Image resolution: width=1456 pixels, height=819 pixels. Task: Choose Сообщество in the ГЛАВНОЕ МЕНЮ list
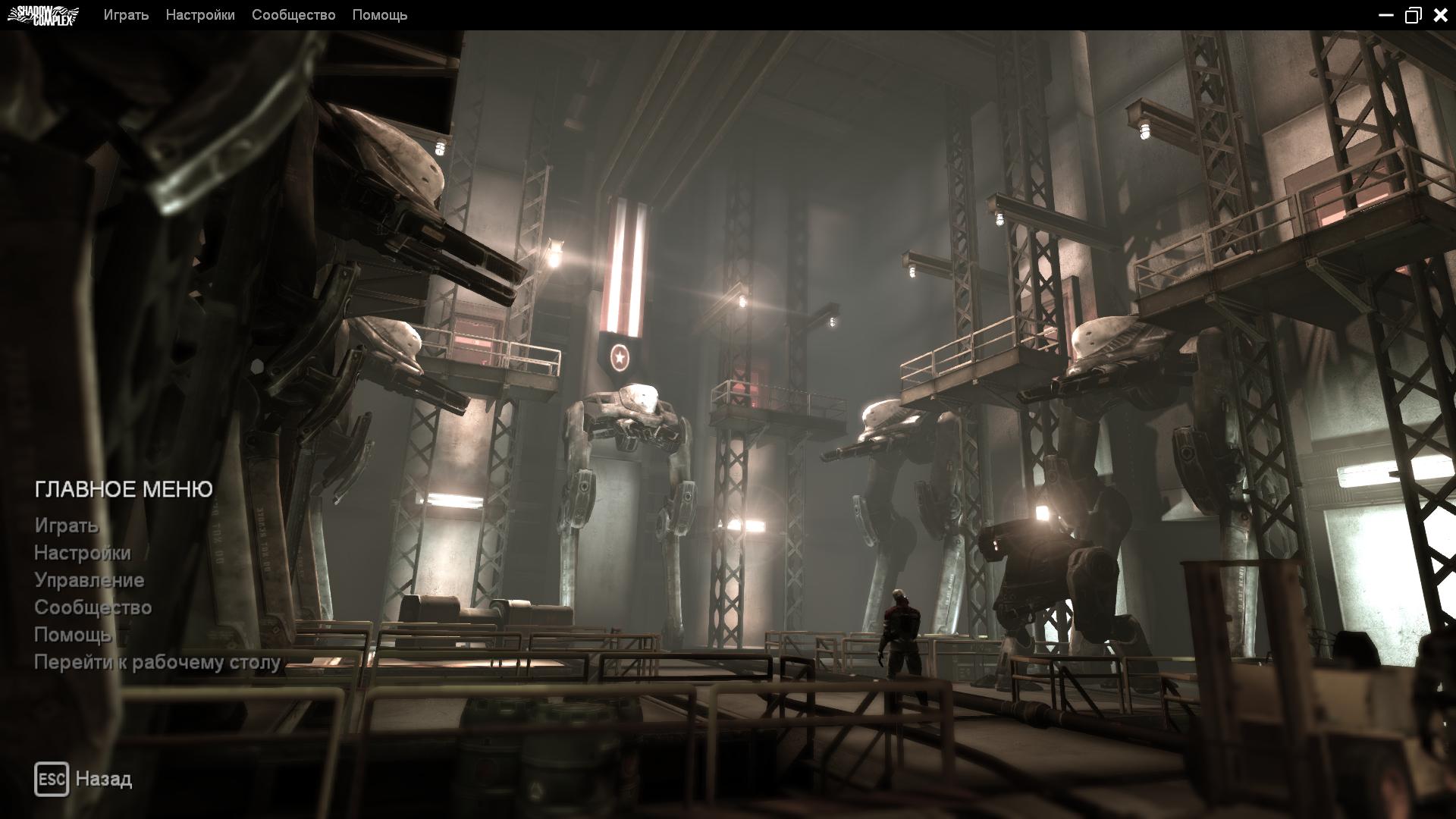[x=93, y=607]
